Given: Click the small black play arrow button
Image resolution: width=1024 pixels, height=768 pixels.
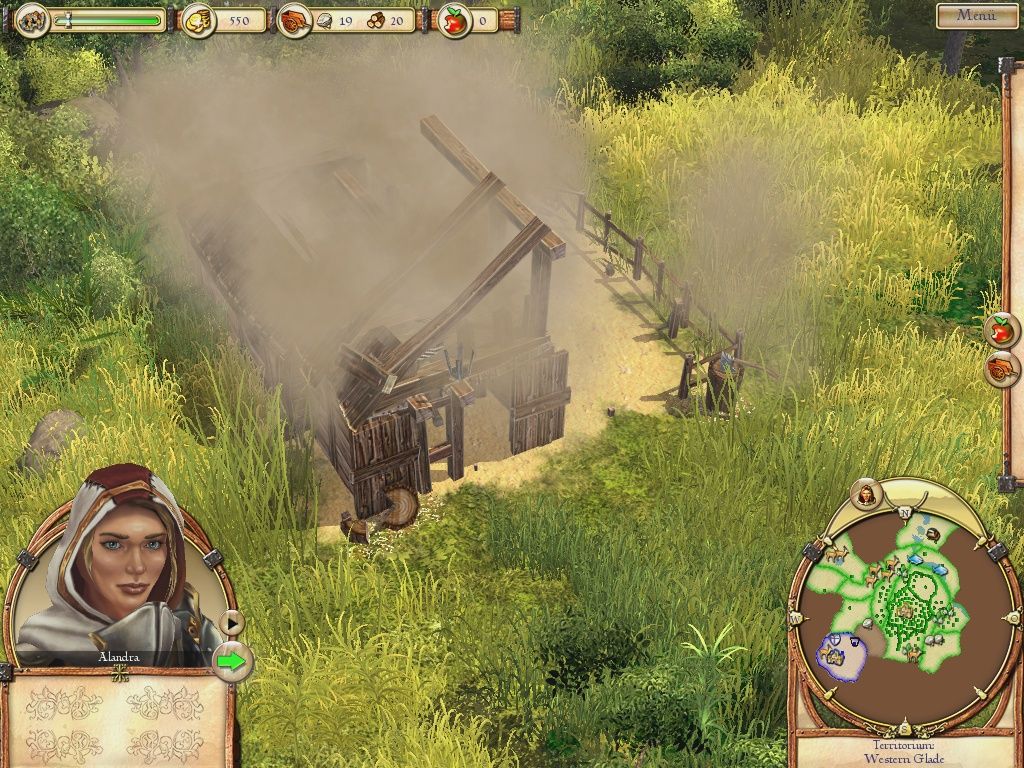Looking at the screenshot, I should pos(232,623).
